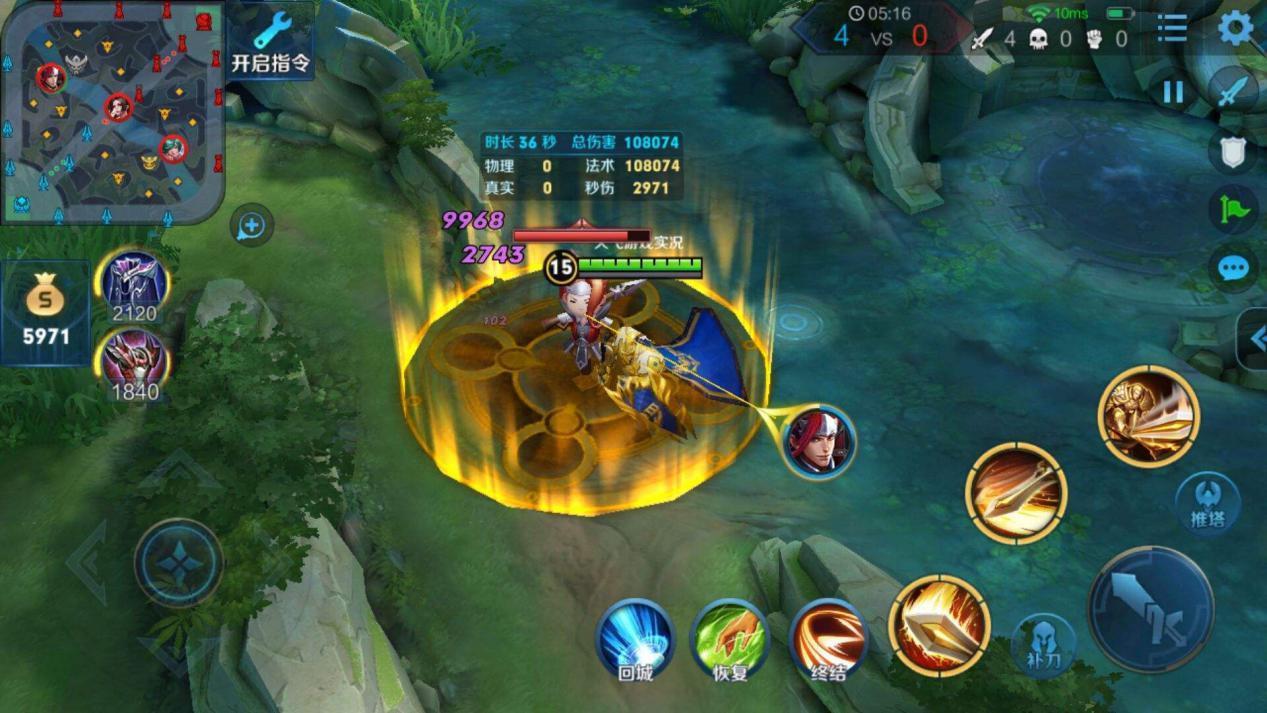Use the 恢复 heal ability

(731, 640)
